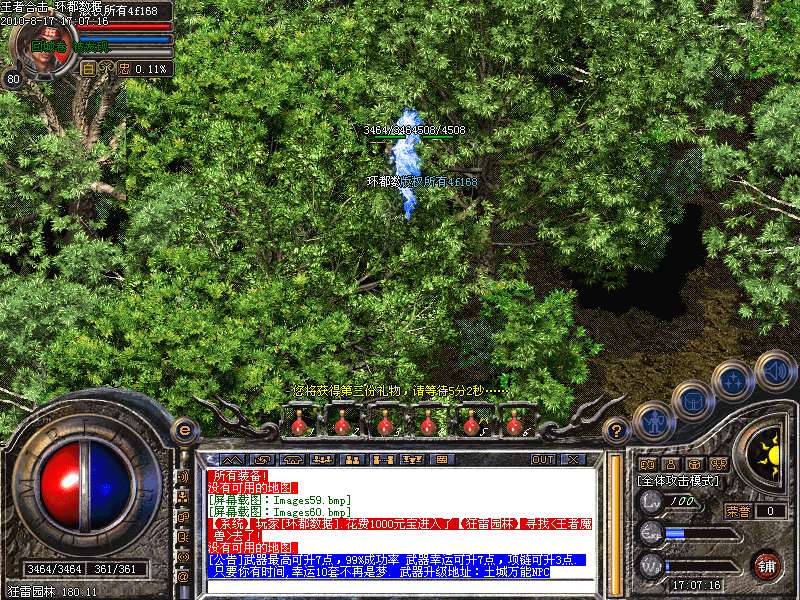This screenshot has width=800, height=600.
Task: Close the chat panel with X button
Action: click(573, 460)
